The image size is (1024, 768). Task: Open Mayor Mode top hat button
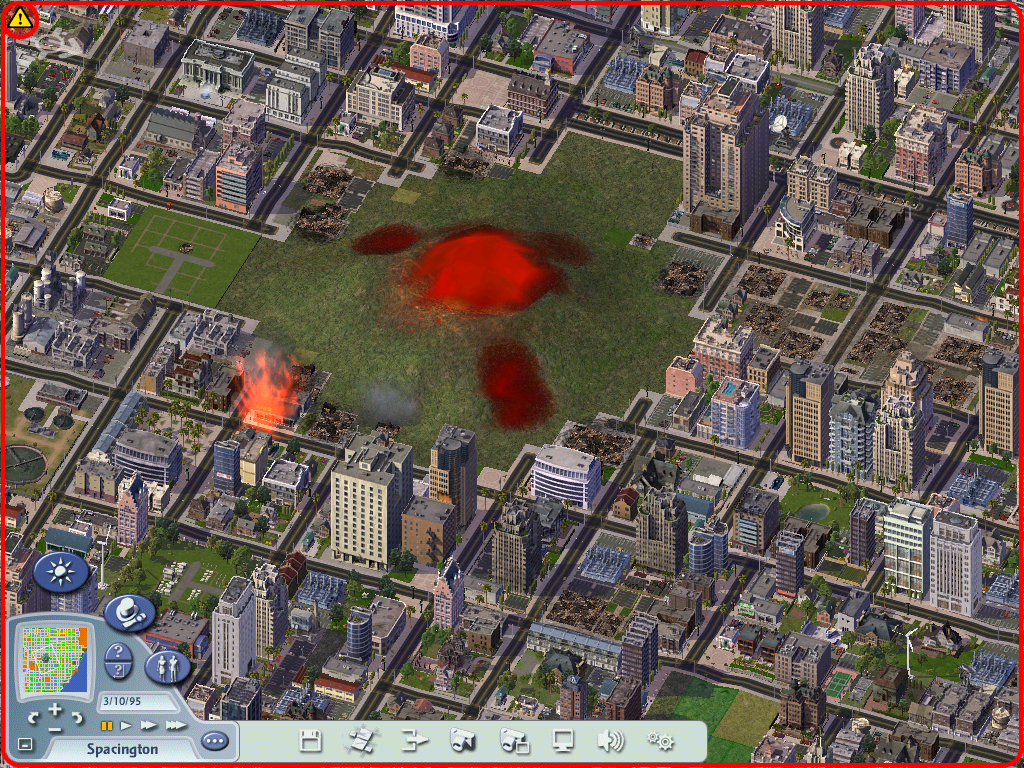129,611
